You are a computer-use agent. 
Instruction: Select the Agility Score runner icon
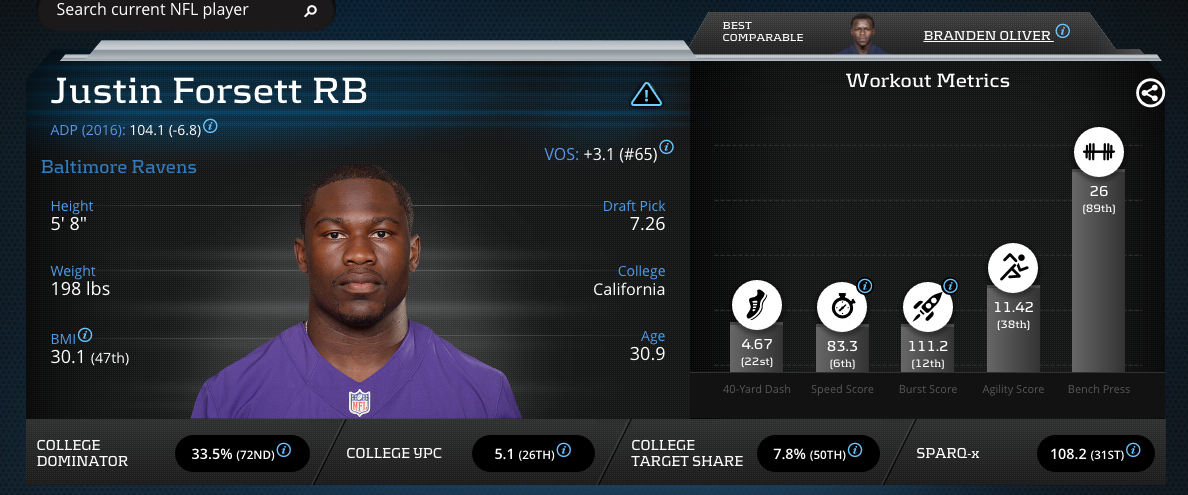pyautogui.click(x=1013, y=268)
